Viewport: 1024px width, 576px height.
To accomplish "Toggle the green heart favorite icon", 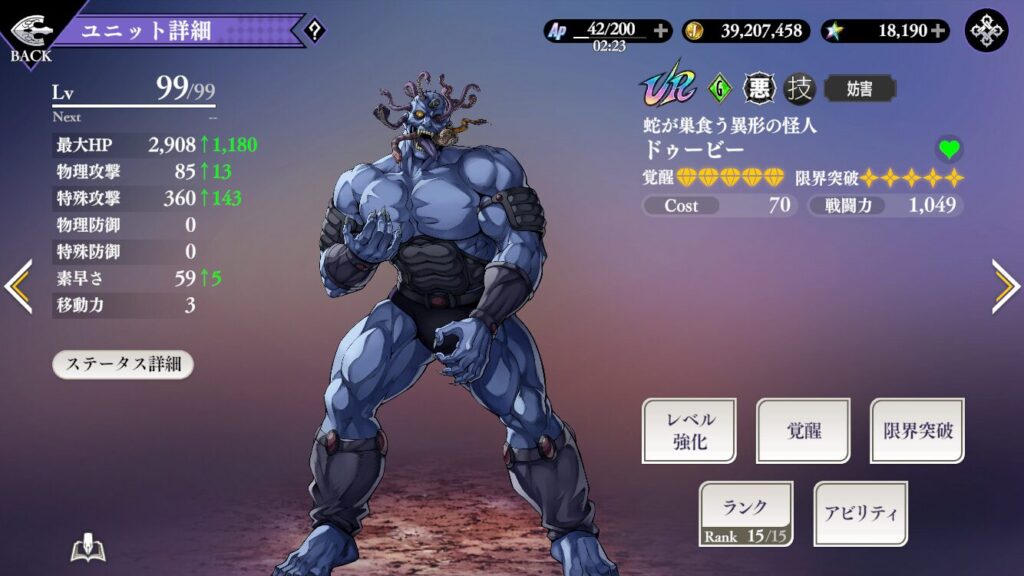I will (x=949, y=150).
